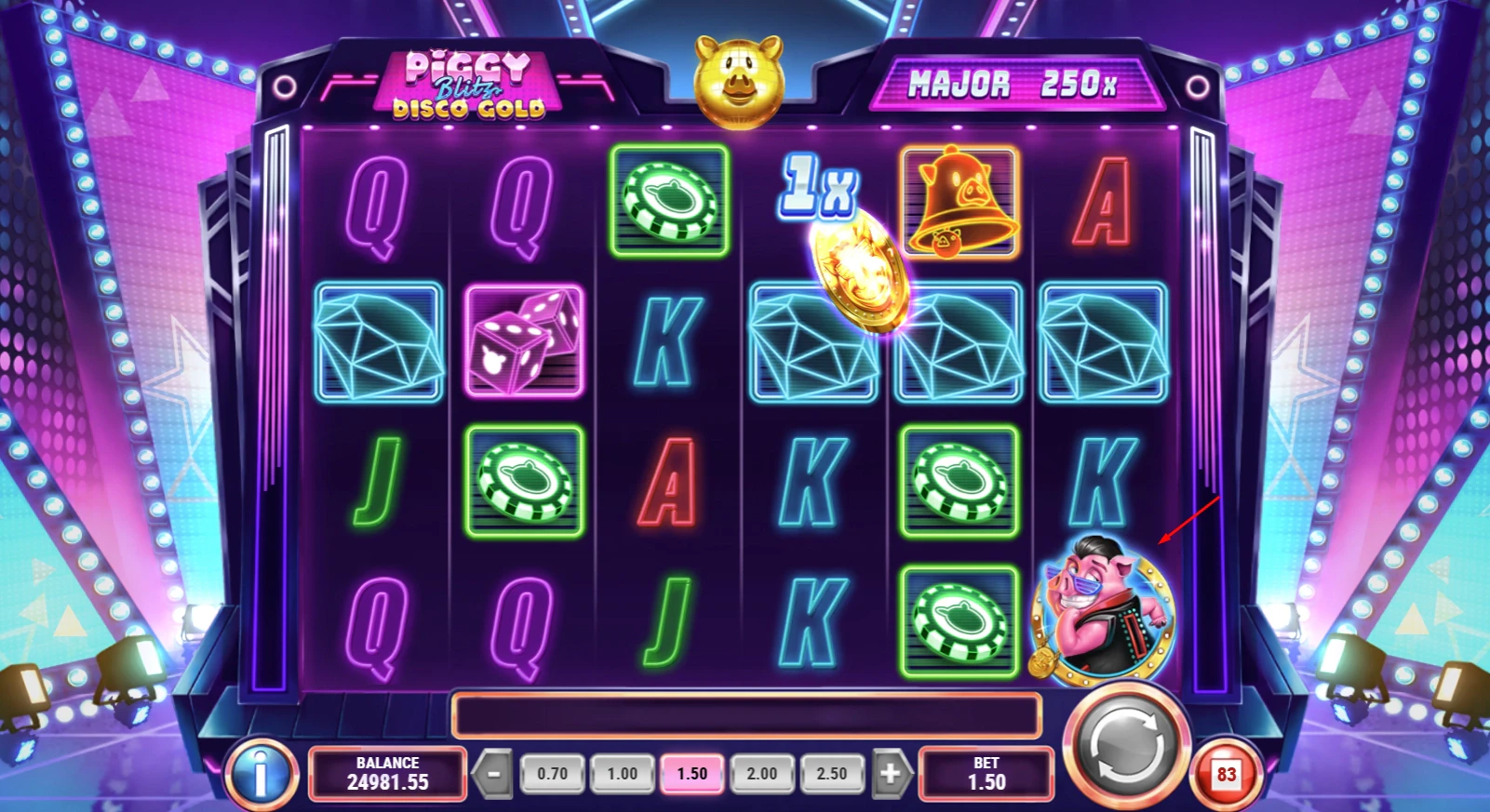The width and height of the screenshot is (1490, 812).
Task: Click the golden piggy bank jackpot icon
Action: click(x=738, y=82)
